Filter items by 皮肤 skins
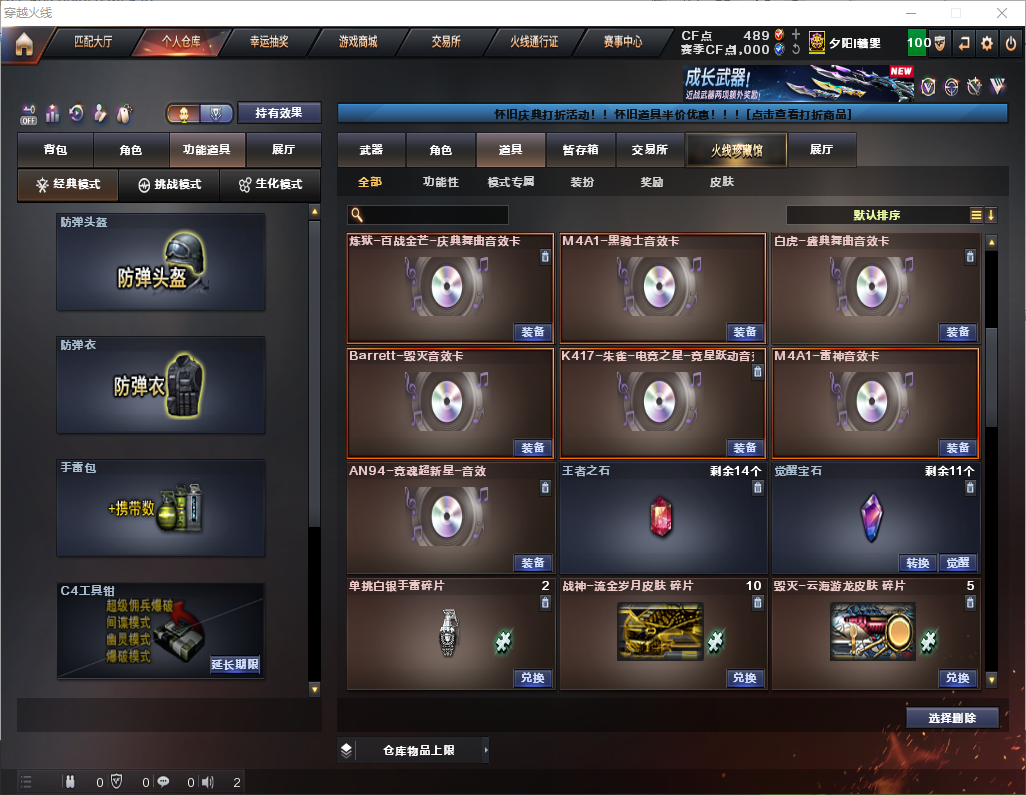 click(x=721, y=182)
